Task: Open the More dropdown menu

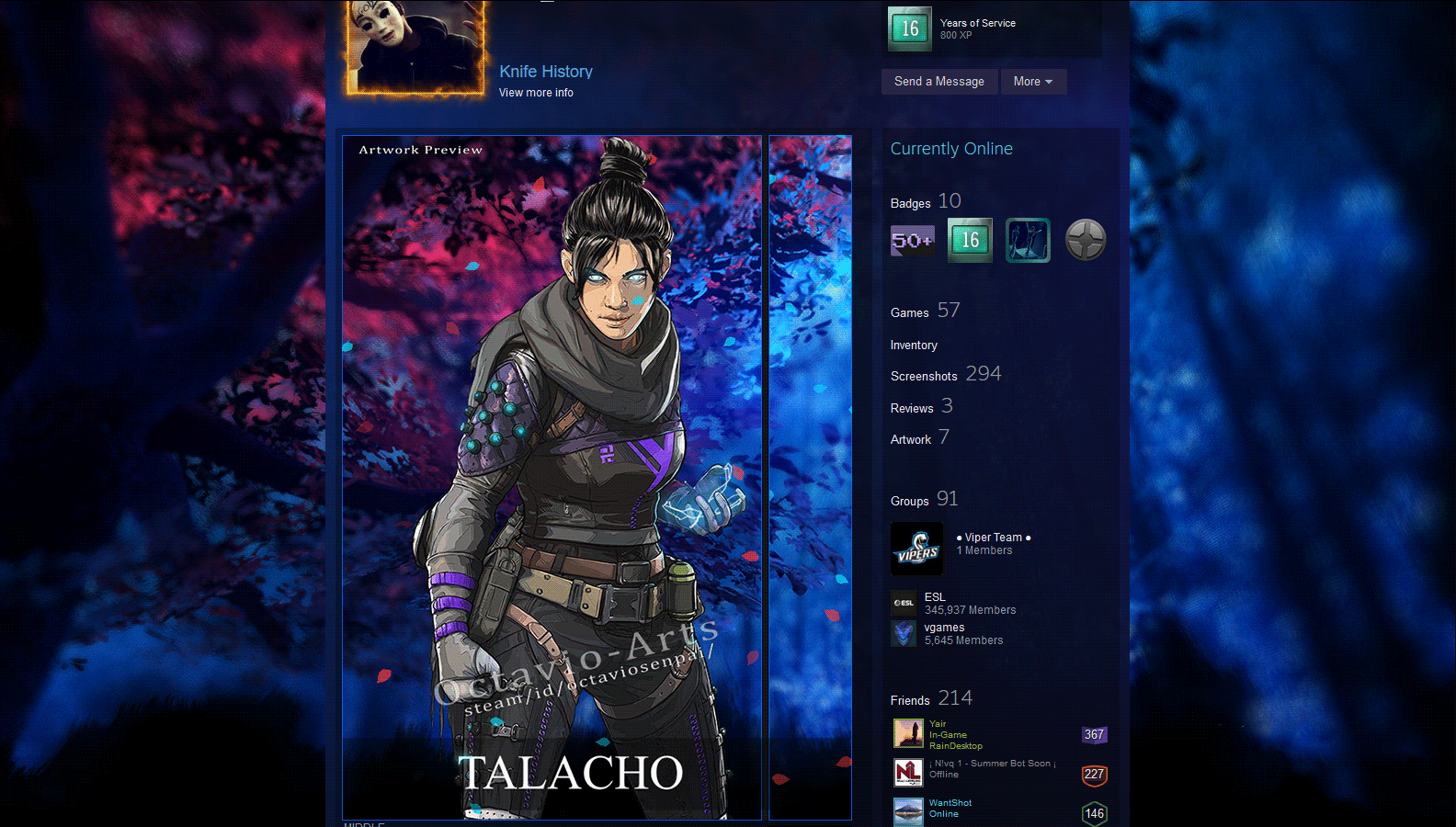Action: pos(1033,81)
